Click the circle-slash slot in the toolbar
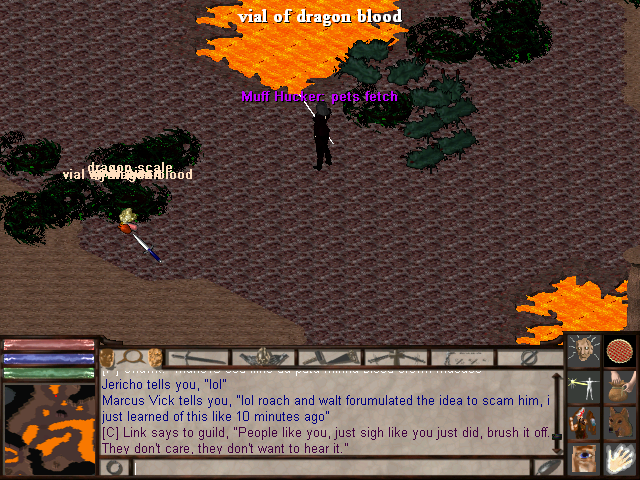This screenshot has height=480, width=640. coord(530,357)
